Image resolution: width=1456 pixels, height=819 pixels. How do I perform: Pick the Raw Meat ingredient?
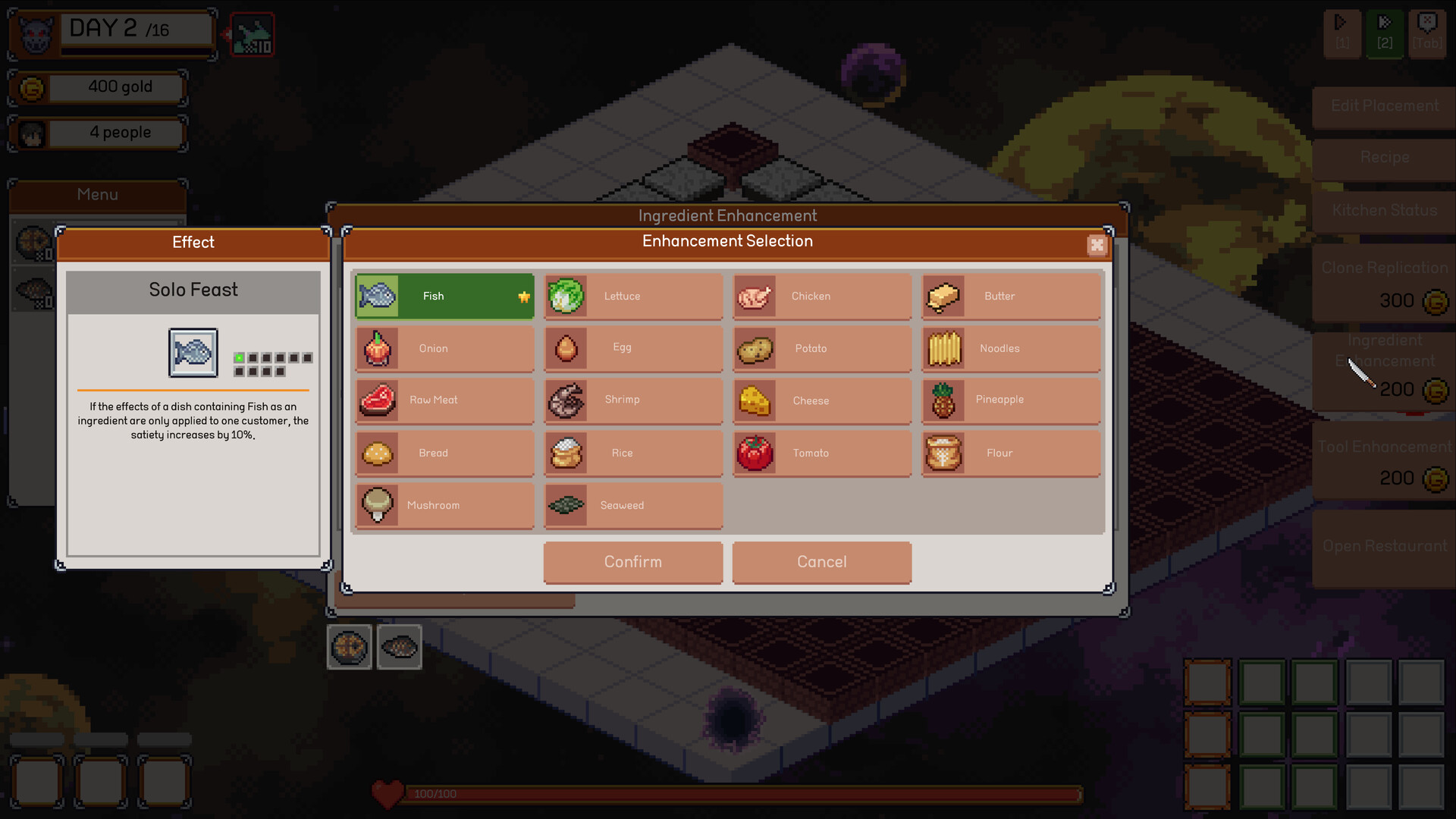coord(444,400)
